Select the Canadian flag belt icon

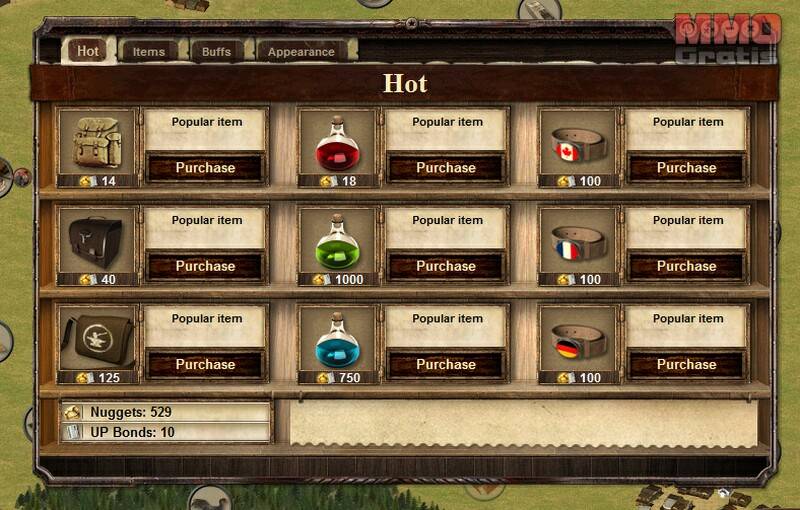[578, 143]
